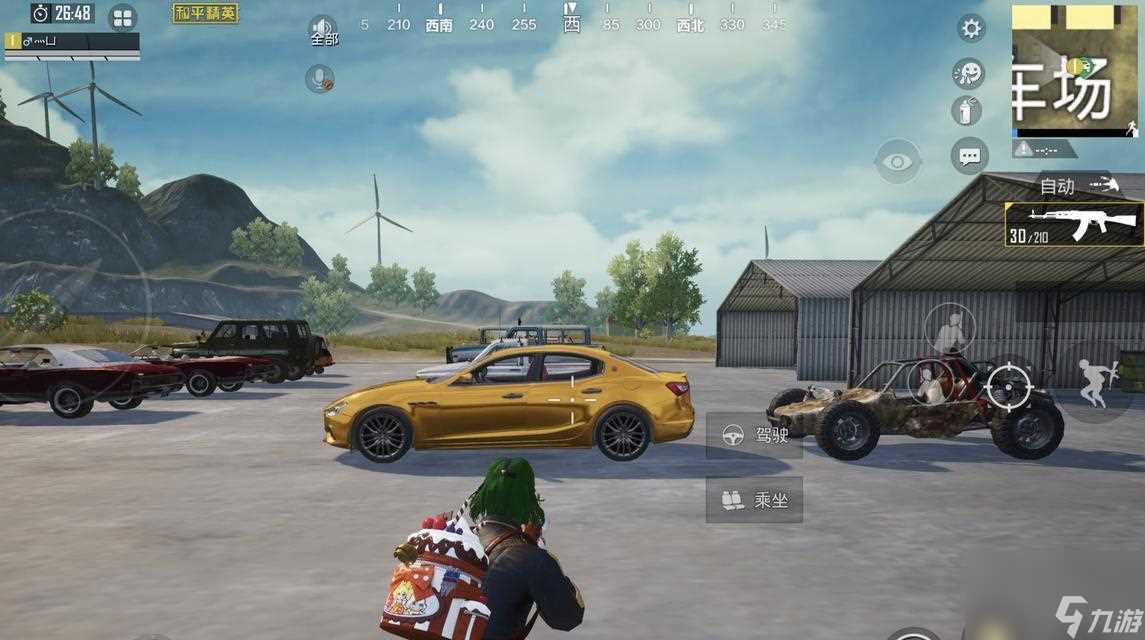Expand the minimap
The image size is (1145, 640).
(1075, 70)
